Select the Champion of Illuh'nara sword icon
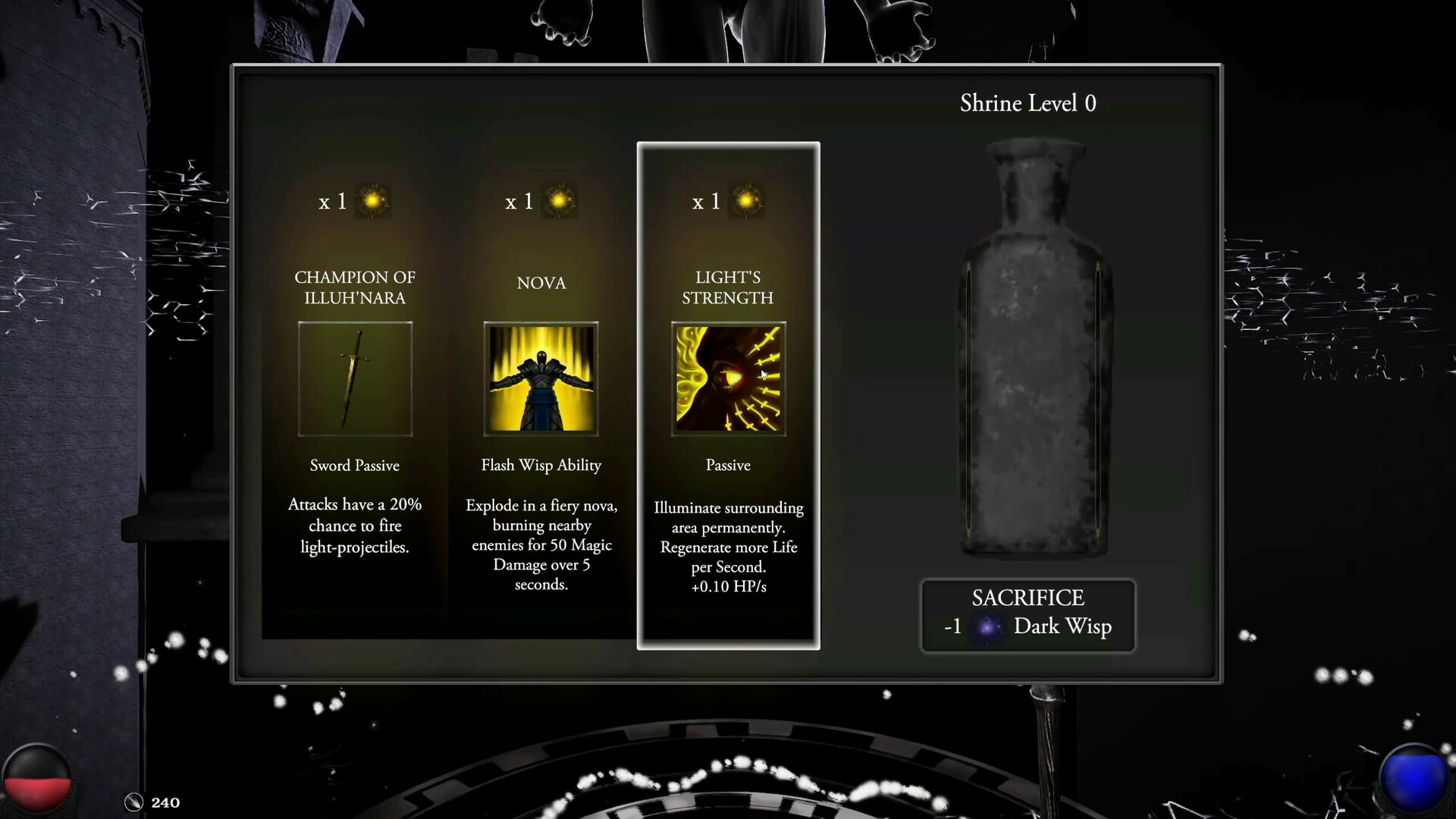Viewport: 1456px width, 819px height. pyautogui.click(x=355, y=378)
